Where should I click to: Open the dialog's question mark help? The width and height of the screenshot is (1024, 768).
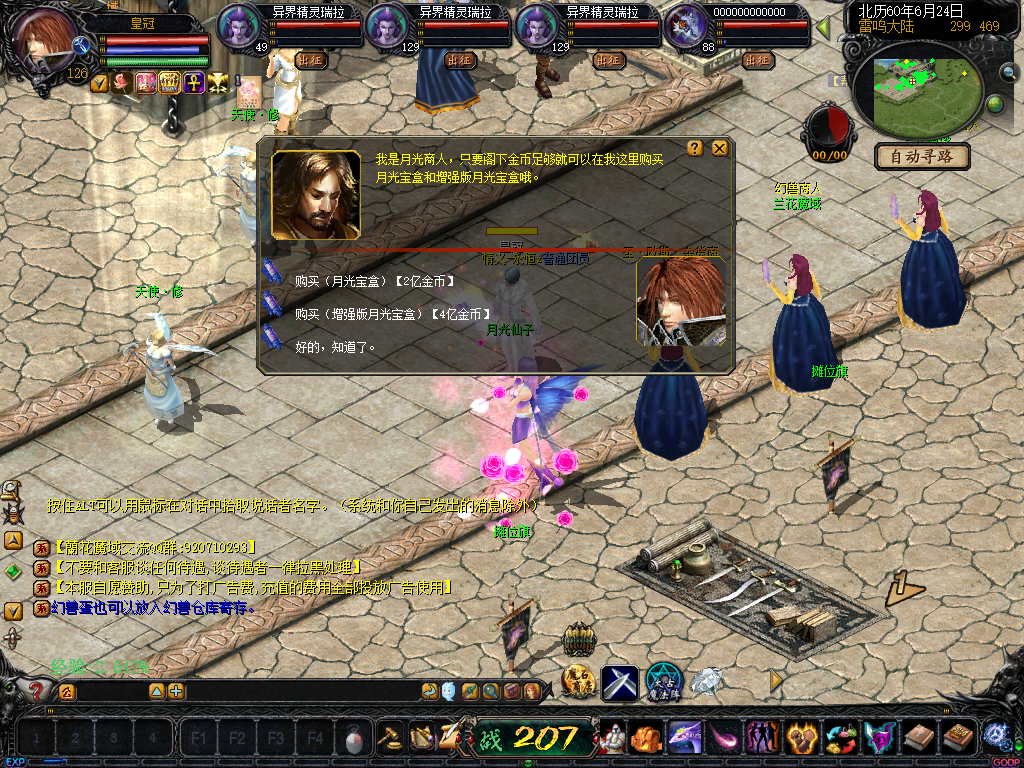pos(697,148)
